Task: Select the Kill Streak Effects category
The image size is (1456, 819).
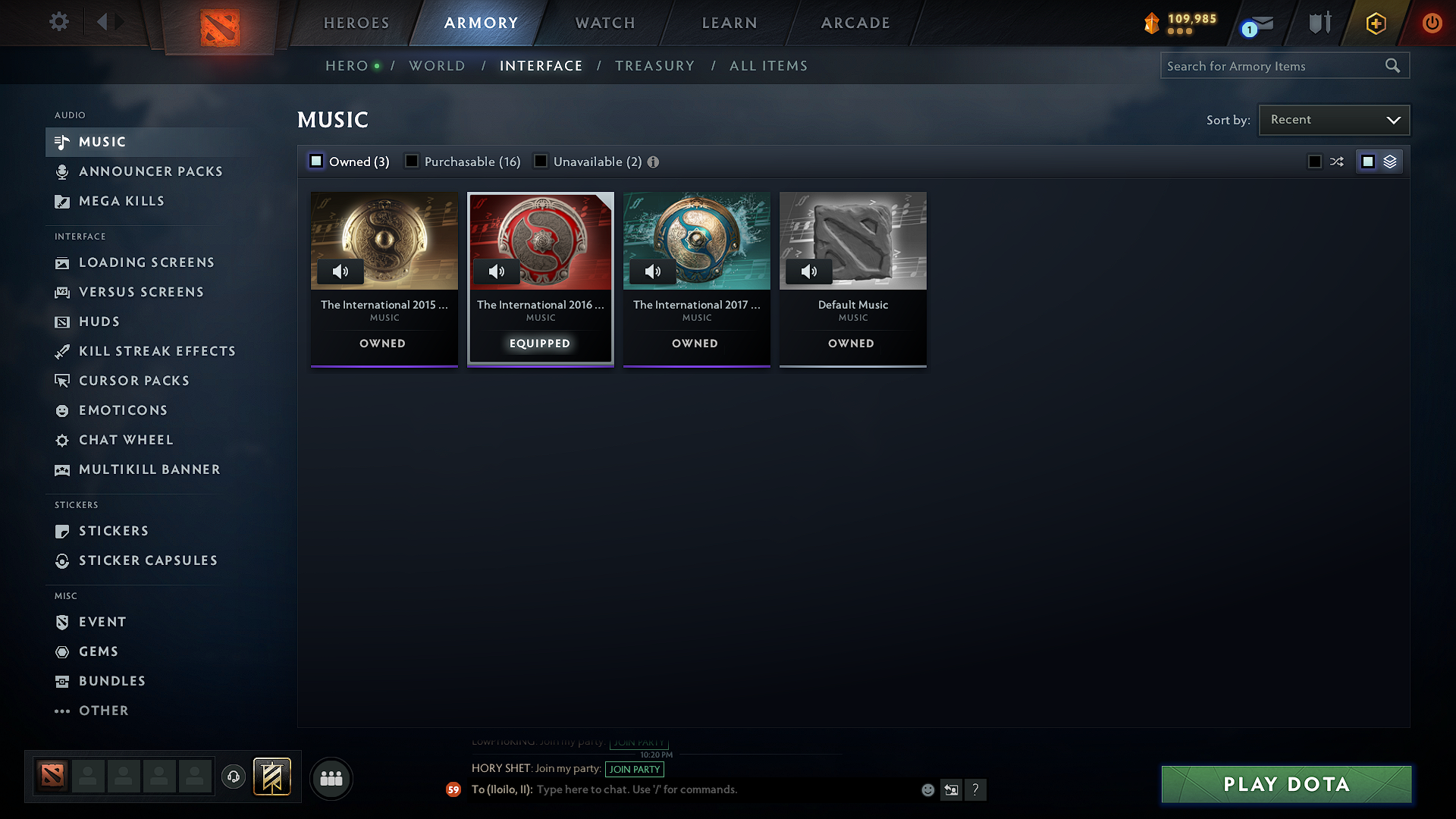Action: (x=156, y=351)
